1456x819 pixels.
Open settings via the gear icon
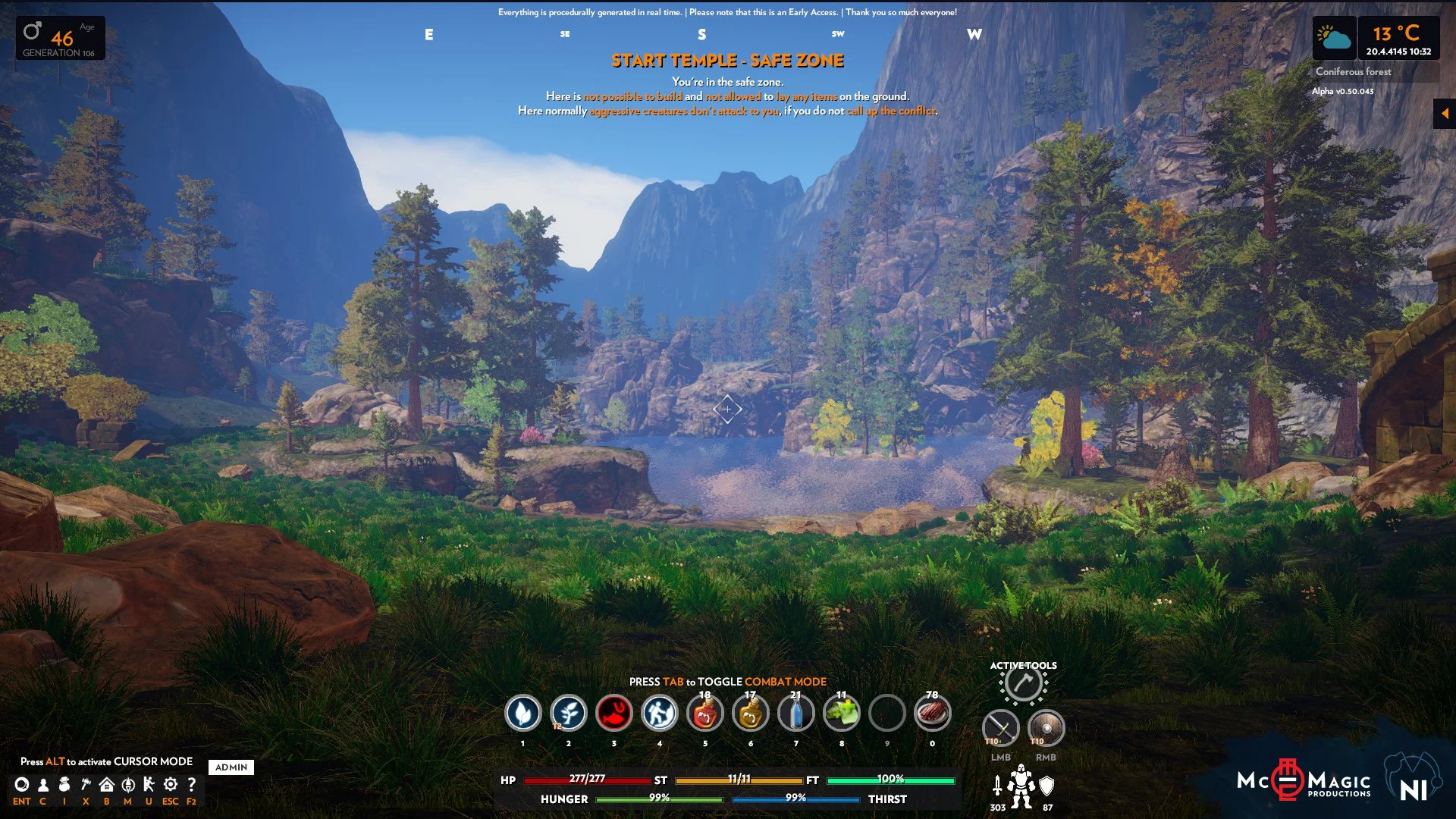click(x=171, y=785)
